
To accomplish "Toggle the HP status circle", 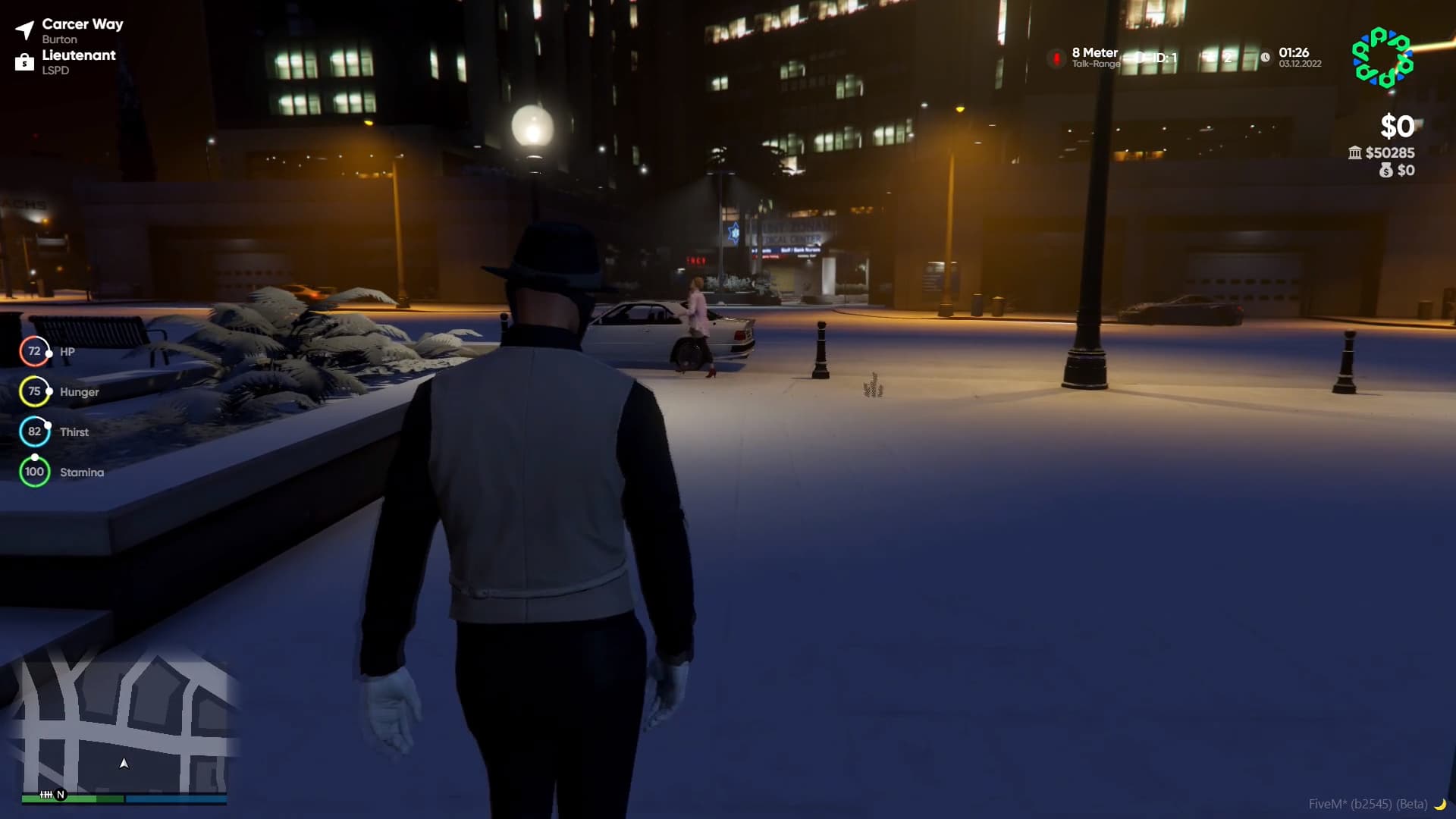I will [34, 351].
